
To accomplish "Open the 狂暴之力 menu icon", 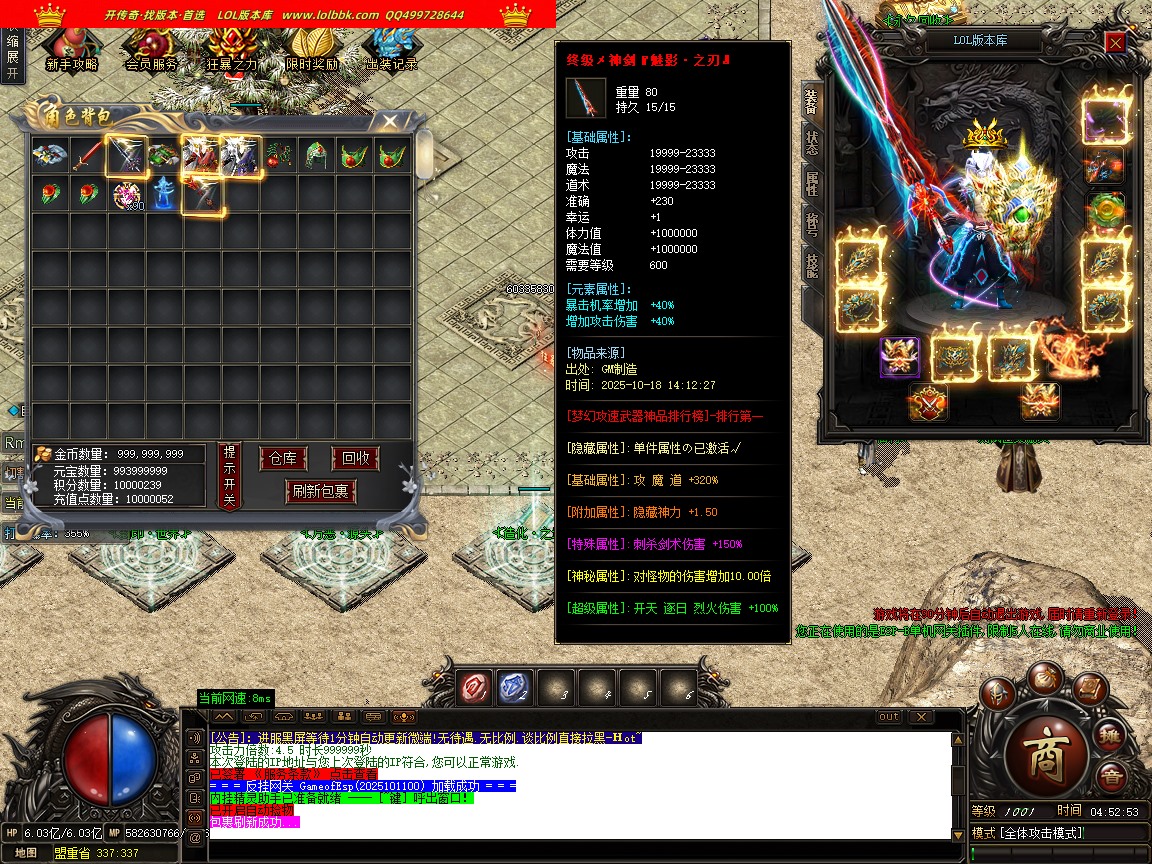I will [x=231, y=48].
